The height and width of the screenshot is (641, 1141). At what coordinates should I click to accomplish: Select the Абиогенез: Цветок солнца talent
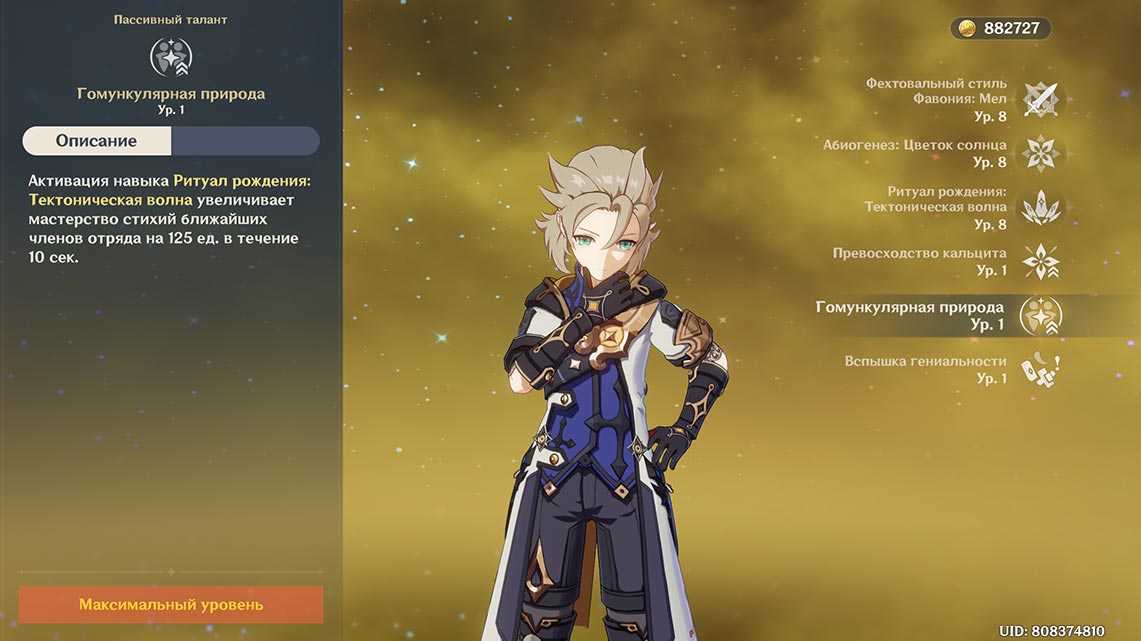coord(1039,153)
